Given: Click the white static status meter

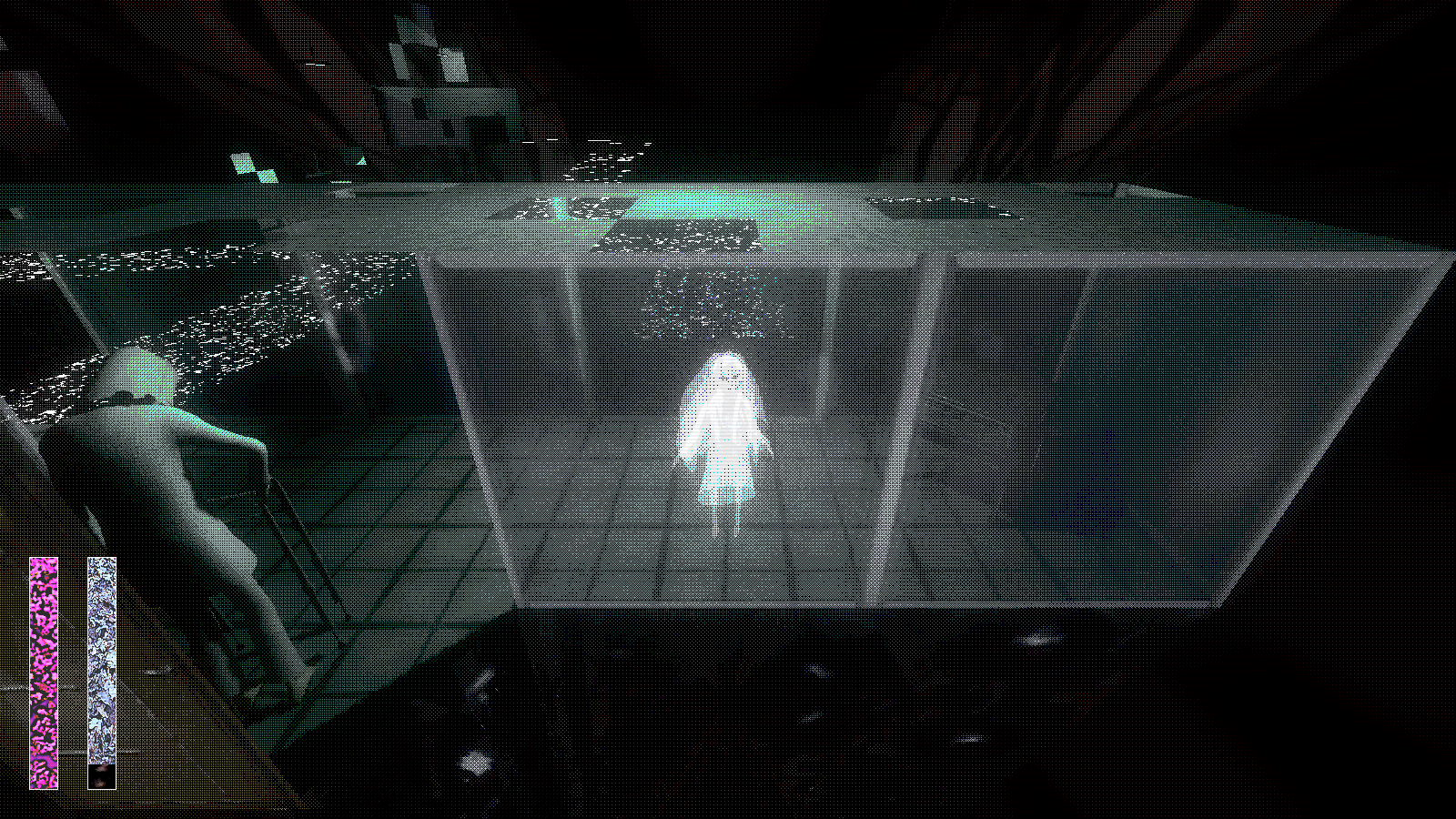Looking at the screenshot, I should (100, 664).
